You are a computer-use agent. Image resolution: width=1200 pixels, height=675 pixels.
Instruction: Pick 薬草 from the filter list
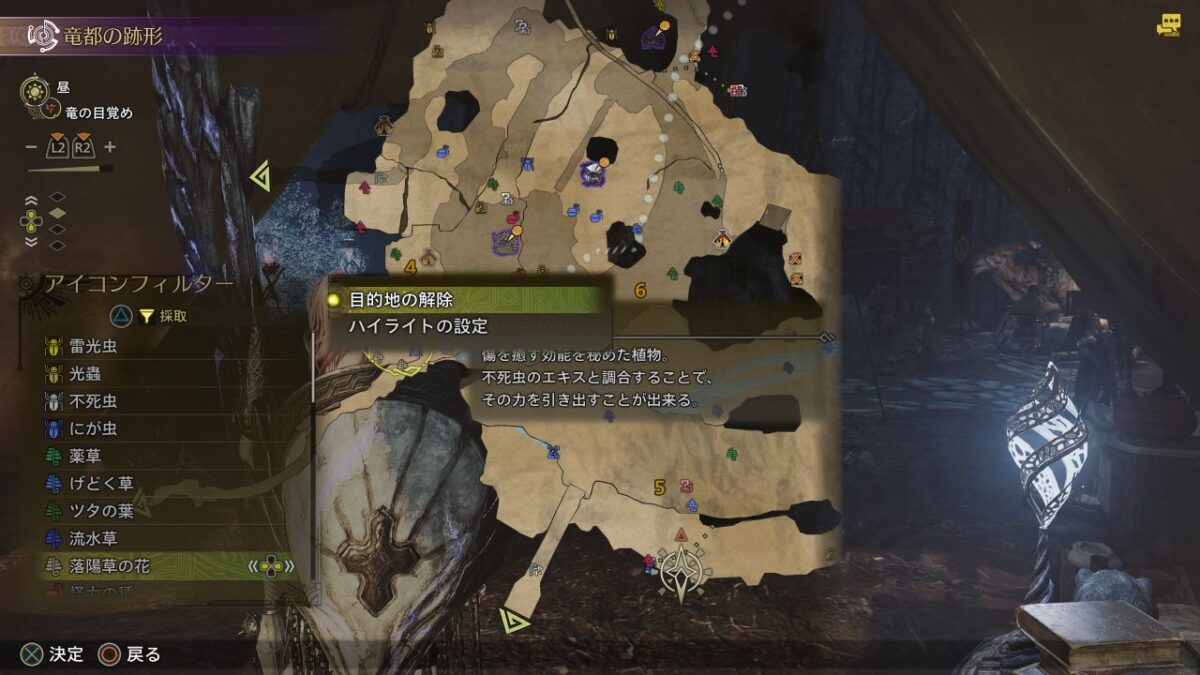(85, 457)
